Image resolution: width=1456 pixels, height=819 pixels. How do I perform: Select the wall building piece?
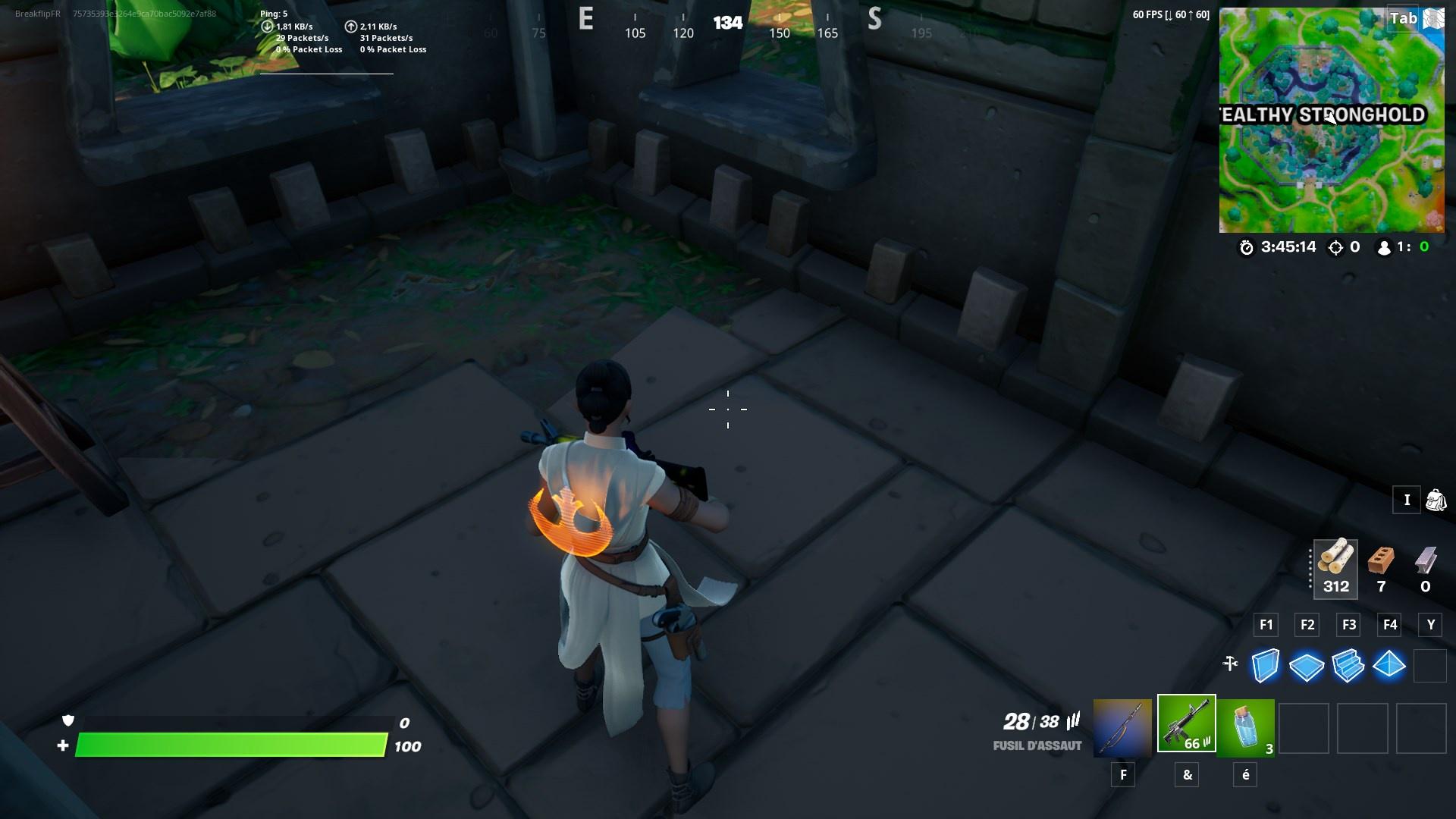pyautogui.click(x=1265, y=666)
